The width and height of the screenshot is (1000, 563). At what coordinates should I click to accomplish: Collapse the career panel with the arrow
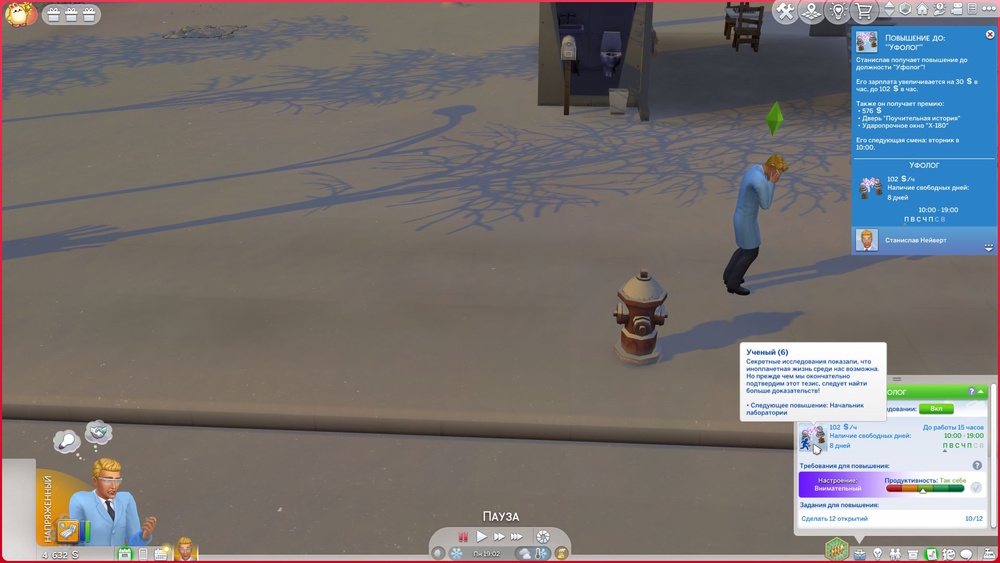[x=982, y=392]
